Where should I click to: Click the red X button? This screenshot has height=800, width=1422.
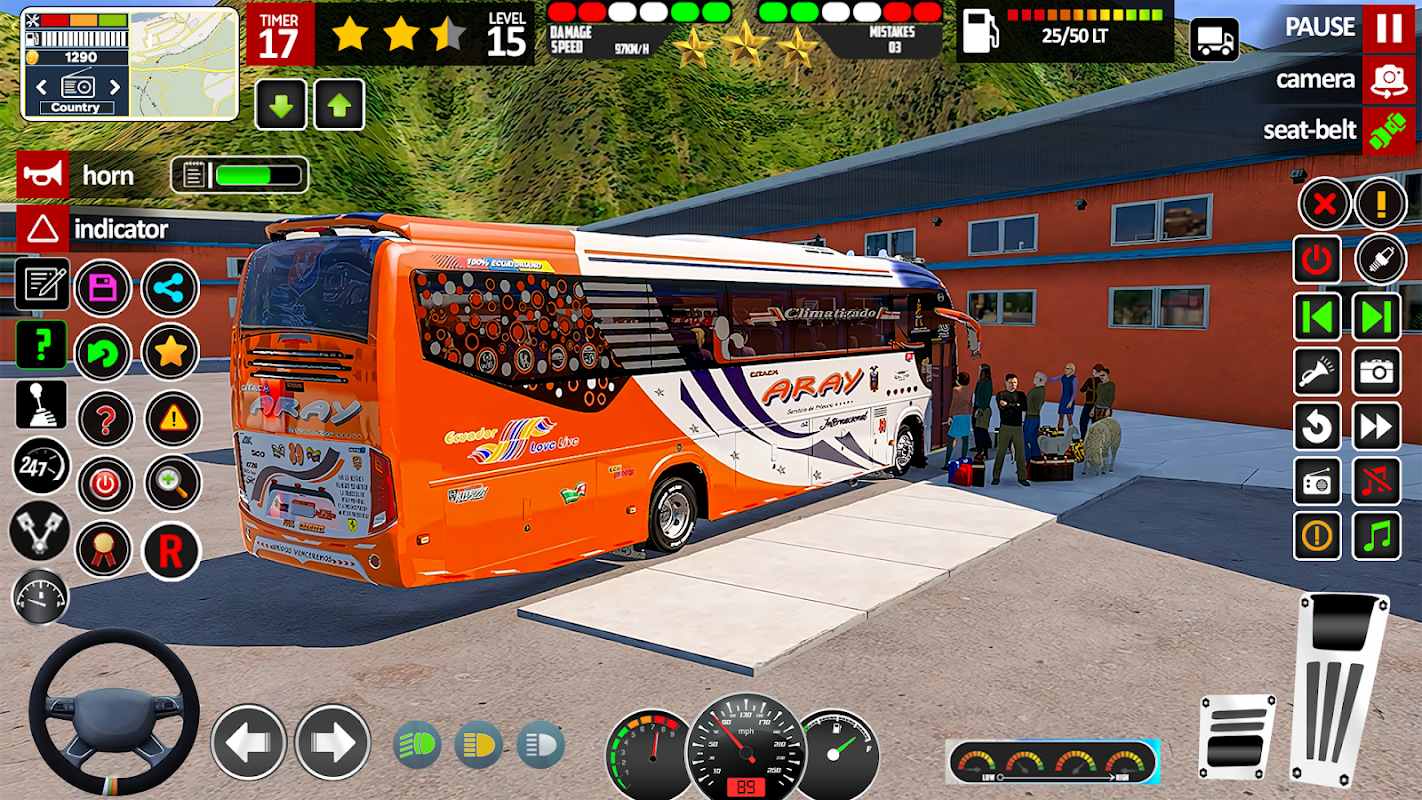[1324, 205]
